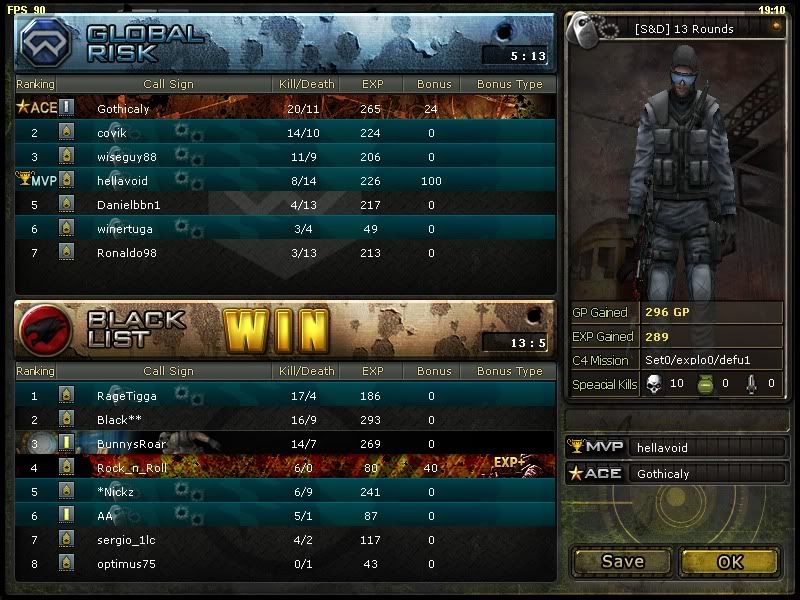
Task: Choose Ronaldo98 in the scoreboard
Action: tap(284, 253)
